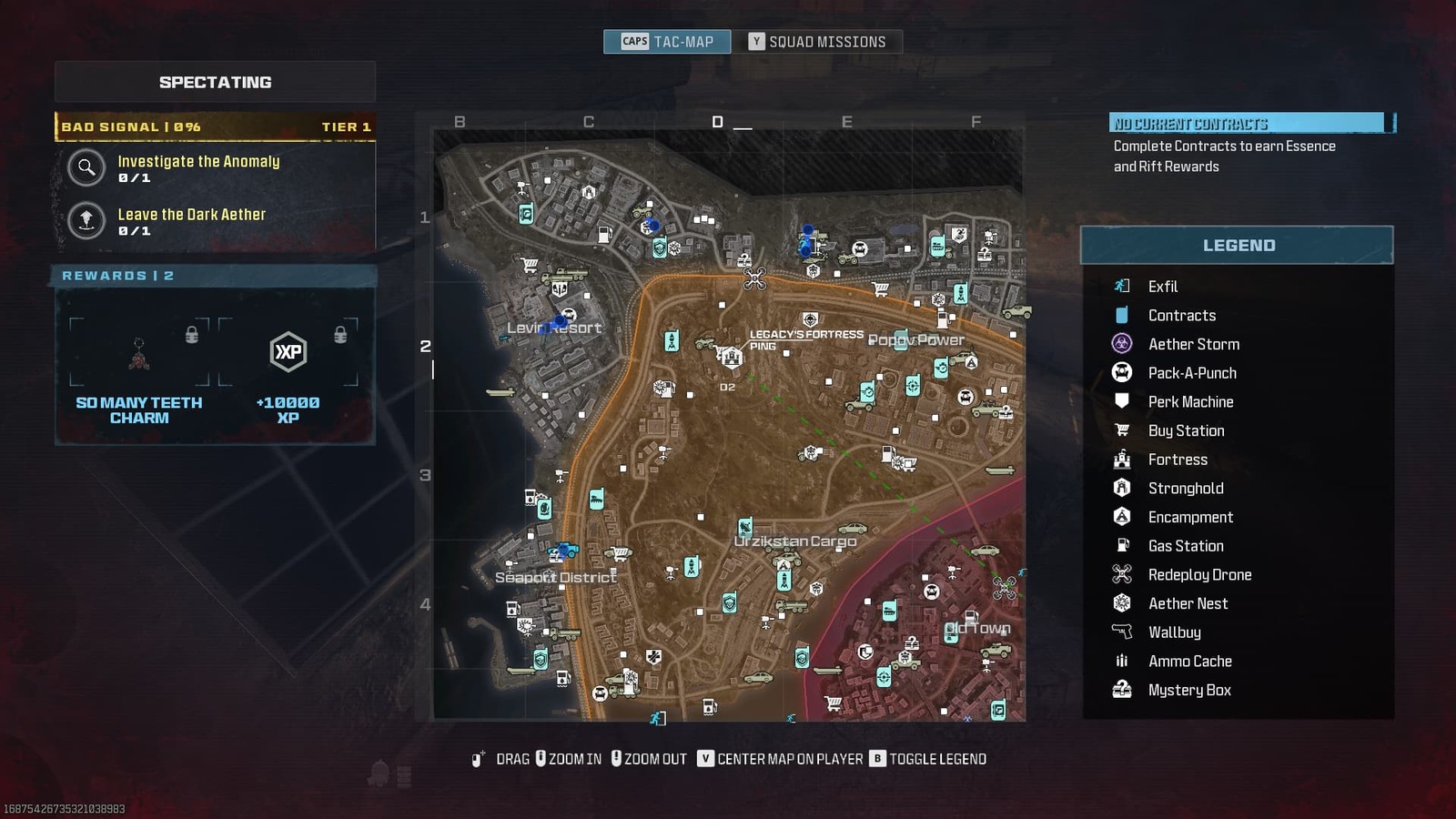1456x819 pixels.
Task: Click the Buy Station shopping cart icon
Action: 1122,430
